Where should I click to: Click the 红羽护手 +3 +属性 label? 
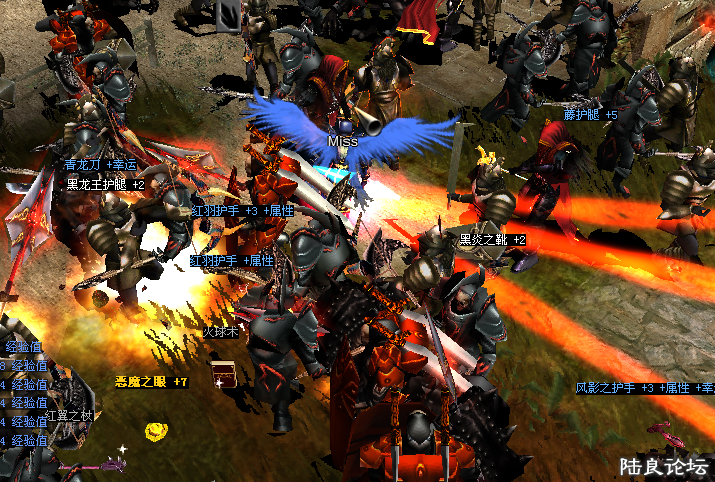[x=237, y=211]
